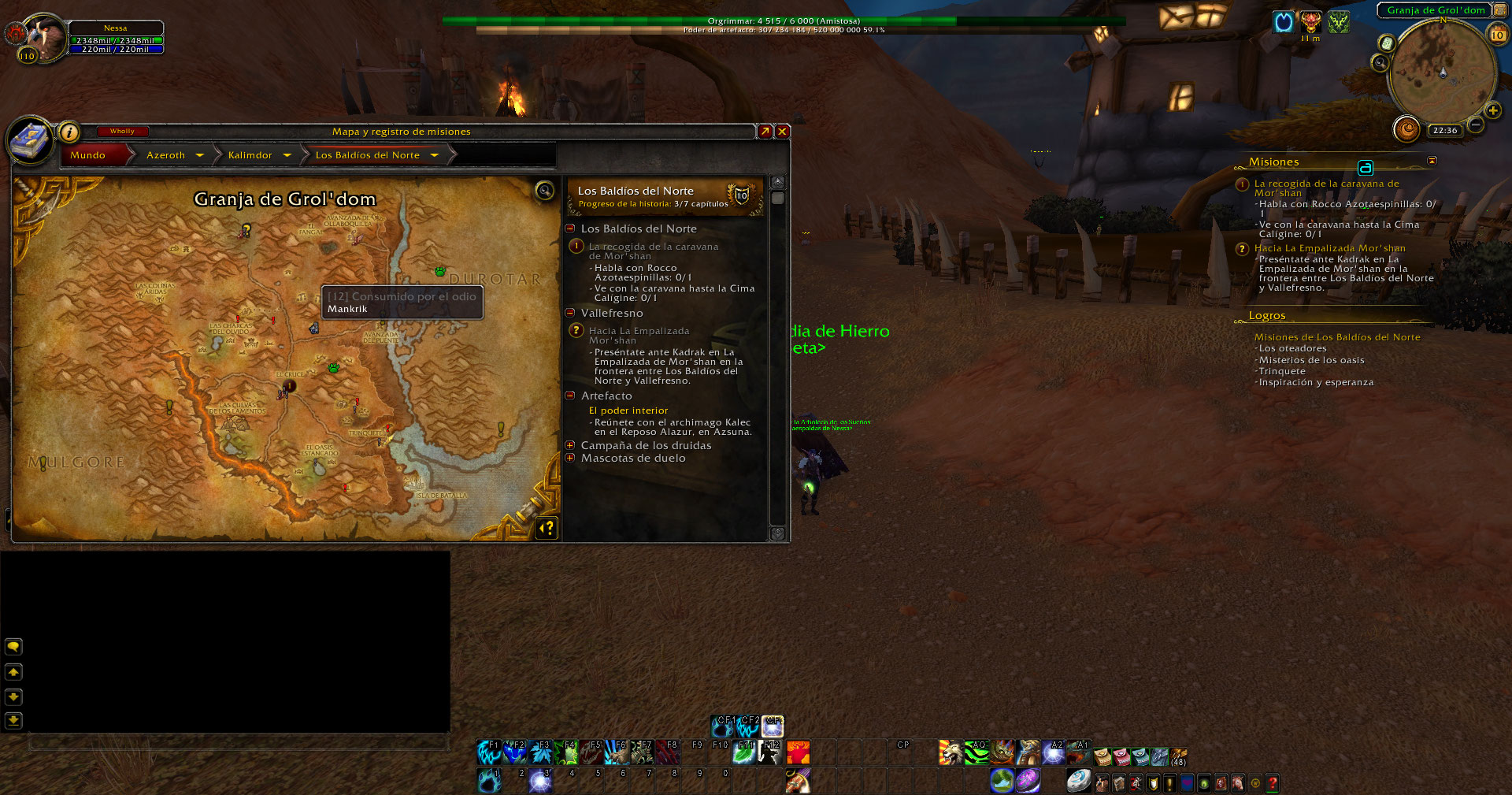Open the chat speech bubble menu
Viewport: 1512px width, 795px height.
13,647
